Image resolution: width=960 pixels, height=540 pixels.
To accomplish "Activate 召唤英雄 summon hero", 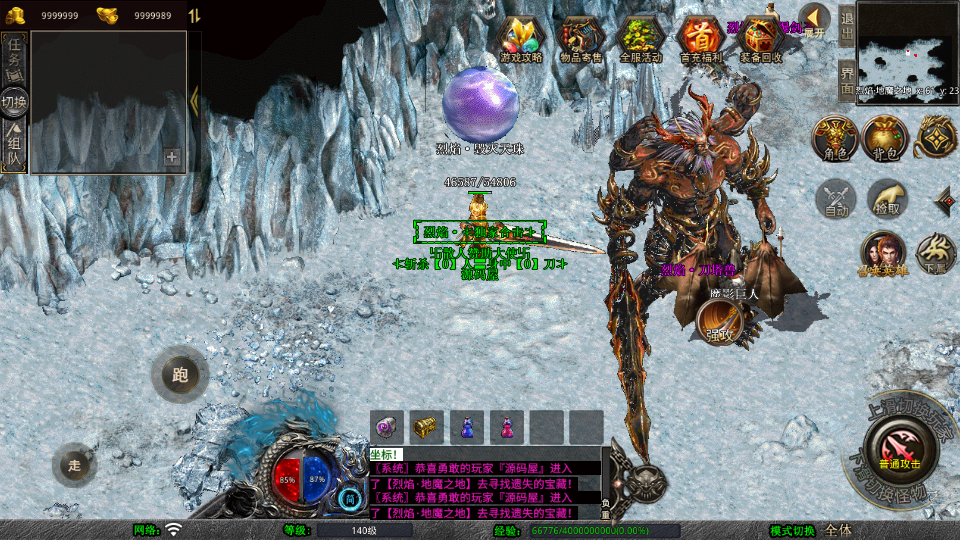I will point(882,254).
